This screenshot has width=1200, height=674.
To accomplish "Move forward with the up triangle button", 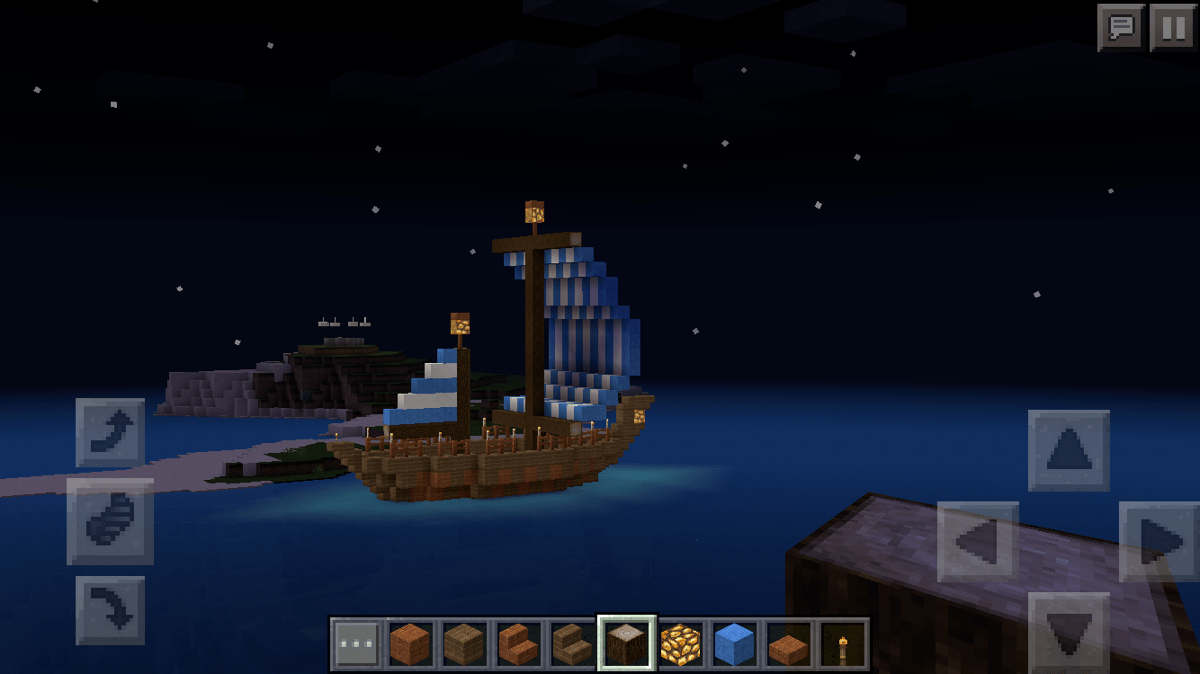I will click(1068, 451).
